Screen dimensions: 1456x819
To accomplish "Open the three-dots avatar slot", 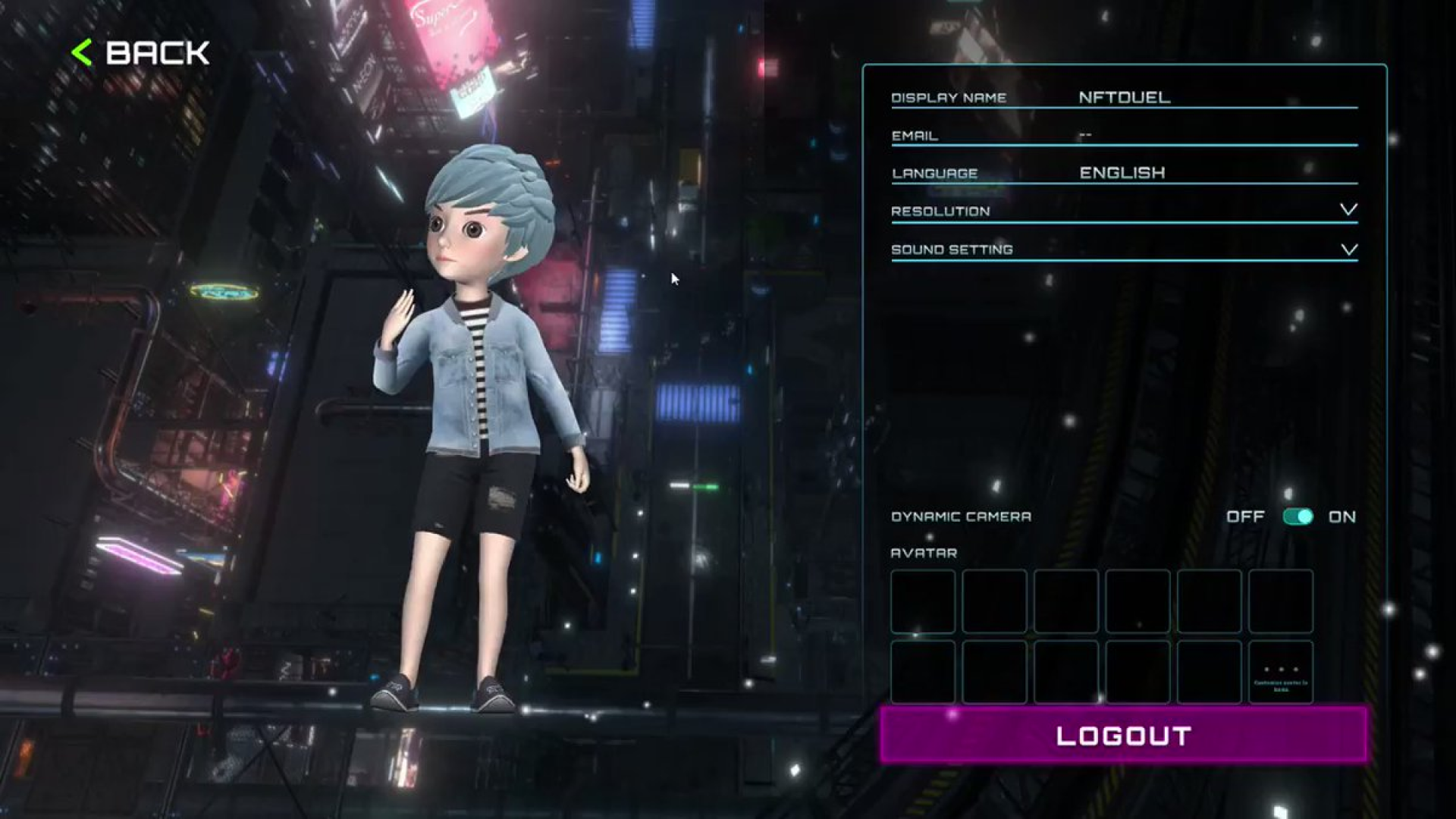I will click(x=1280, y=672).
